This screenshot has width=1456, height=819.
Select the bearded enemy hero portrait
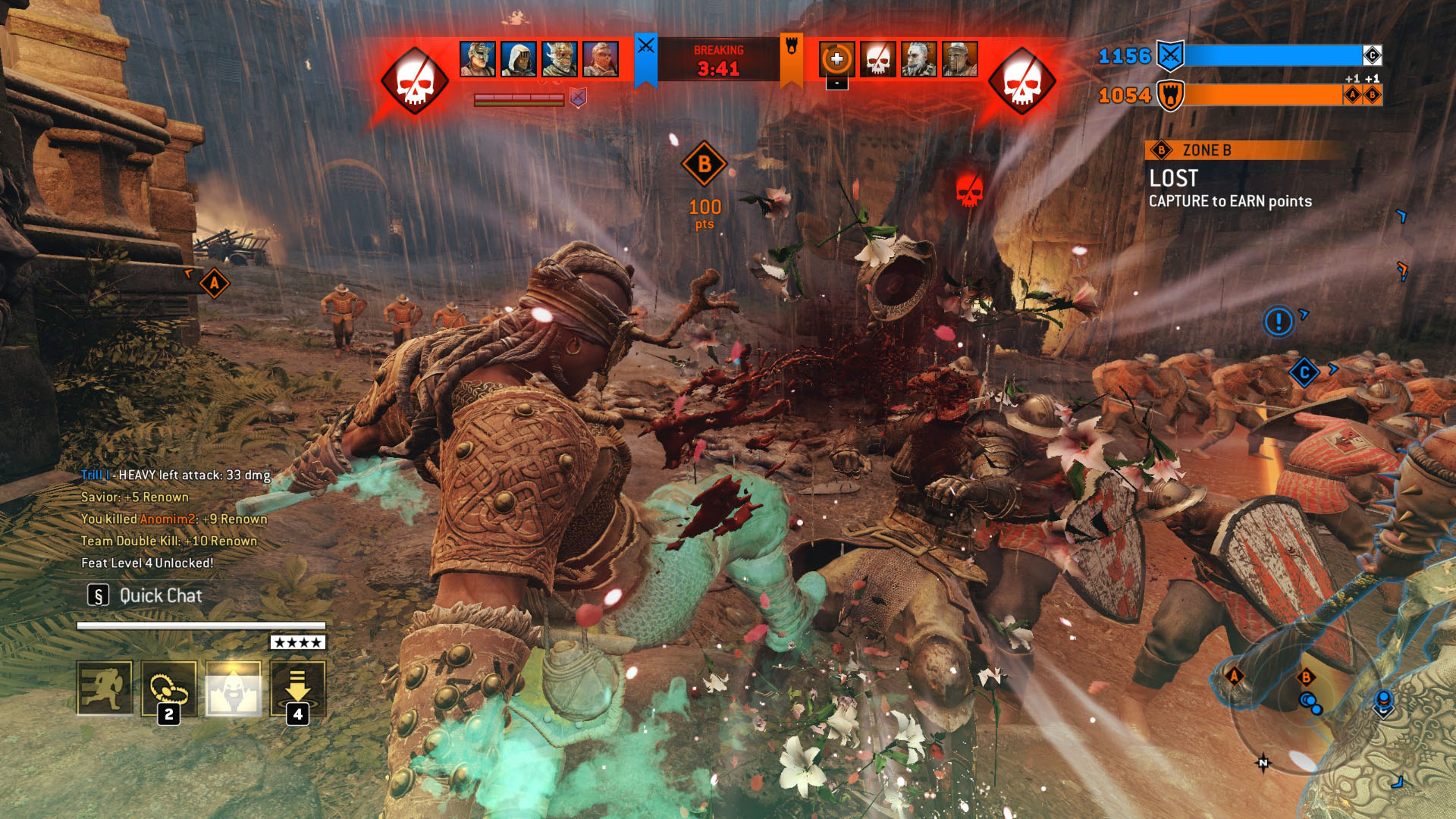[919, 59]
